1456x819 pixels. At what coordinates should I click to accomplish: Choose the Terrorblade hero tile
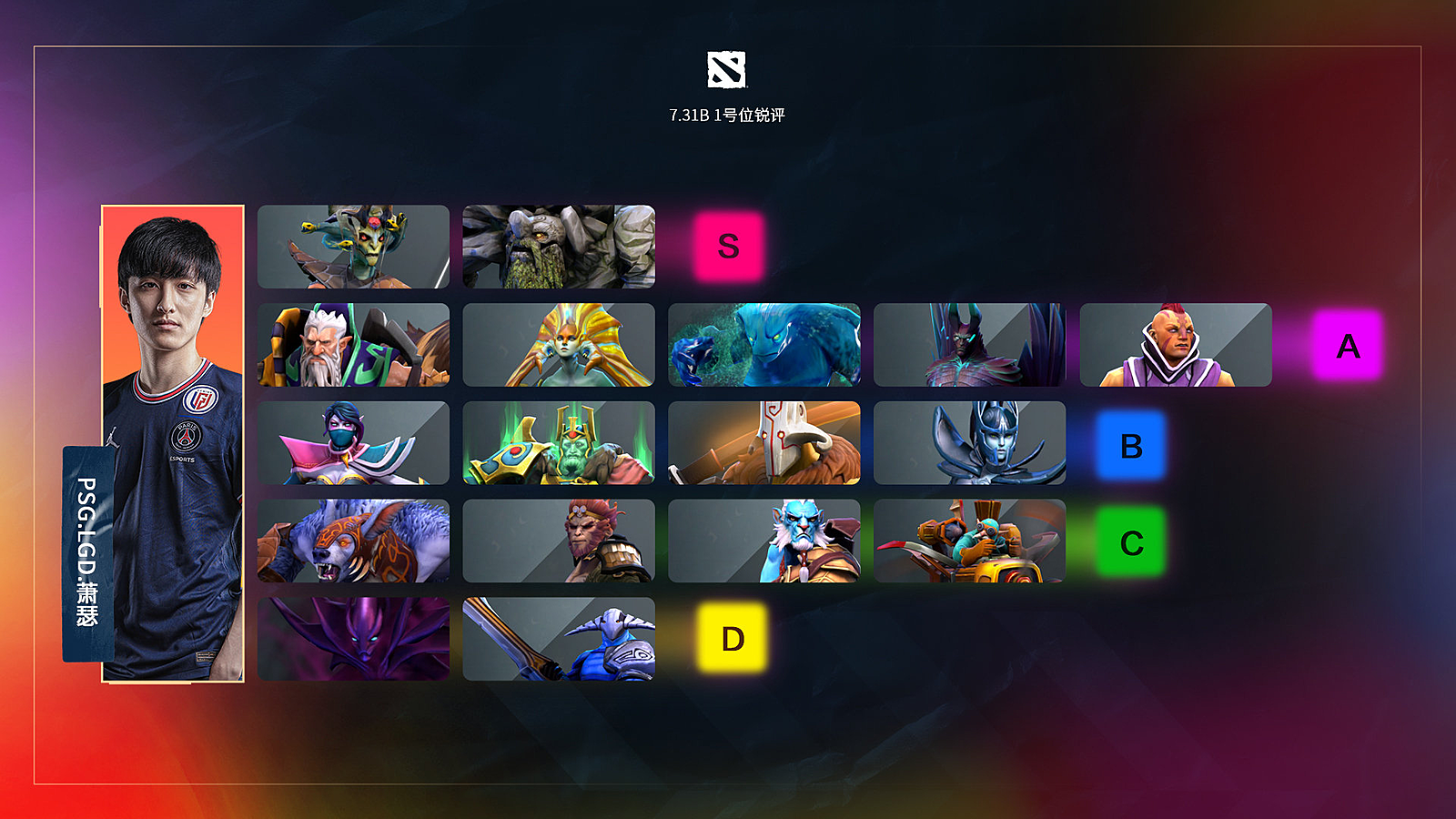(969, 345)
